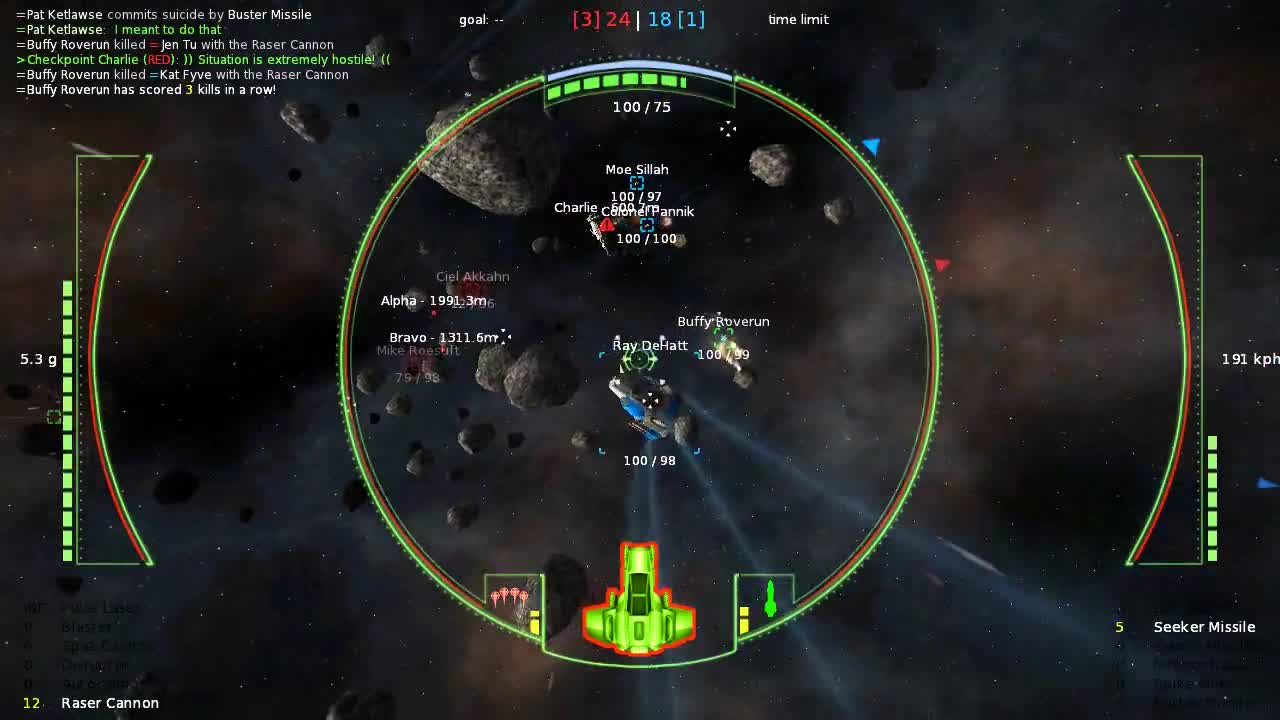Click the red ship triangle on the right radar edge

941,264
